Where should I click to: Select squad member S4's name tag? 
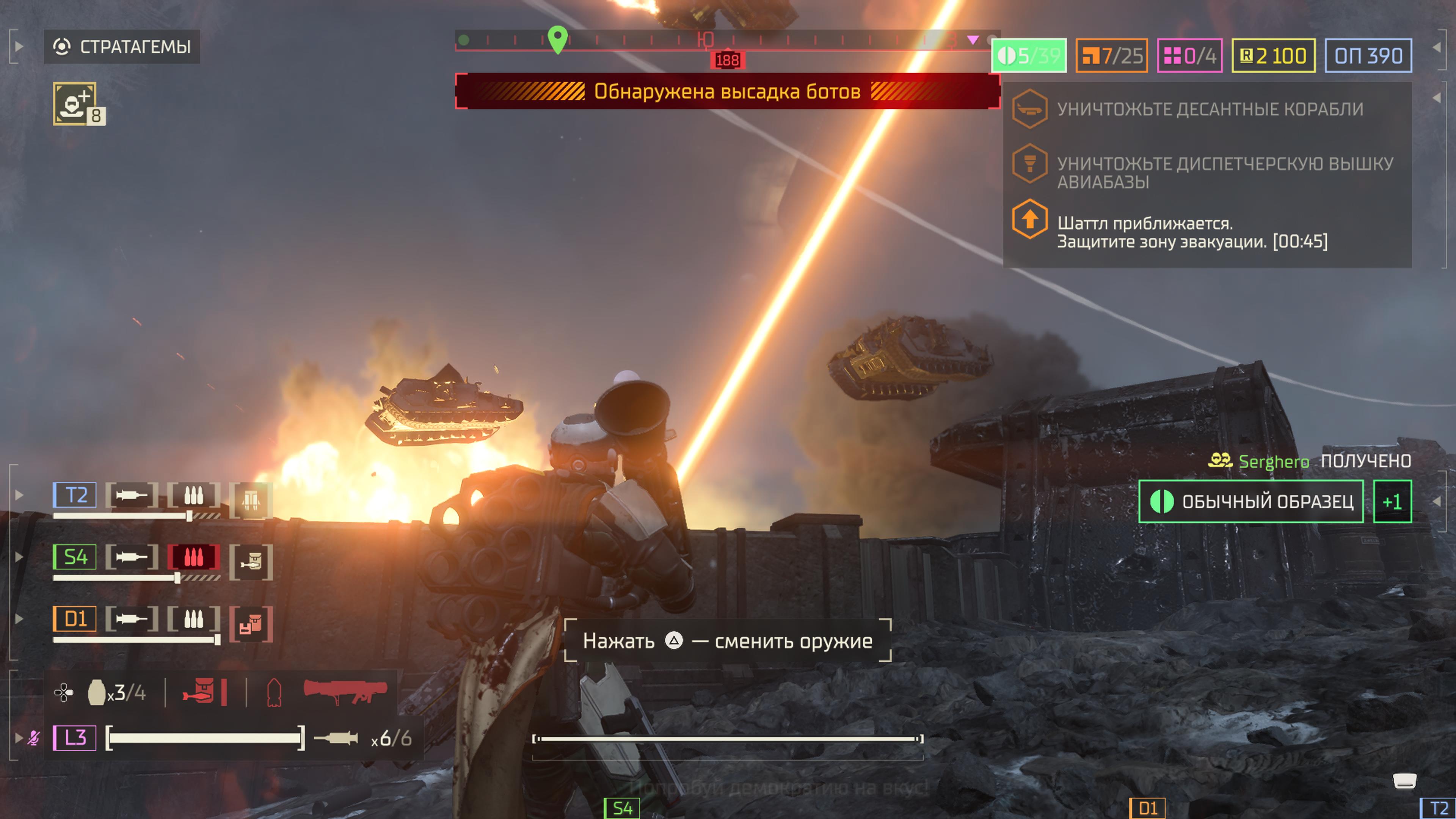(x=75, y=557)
